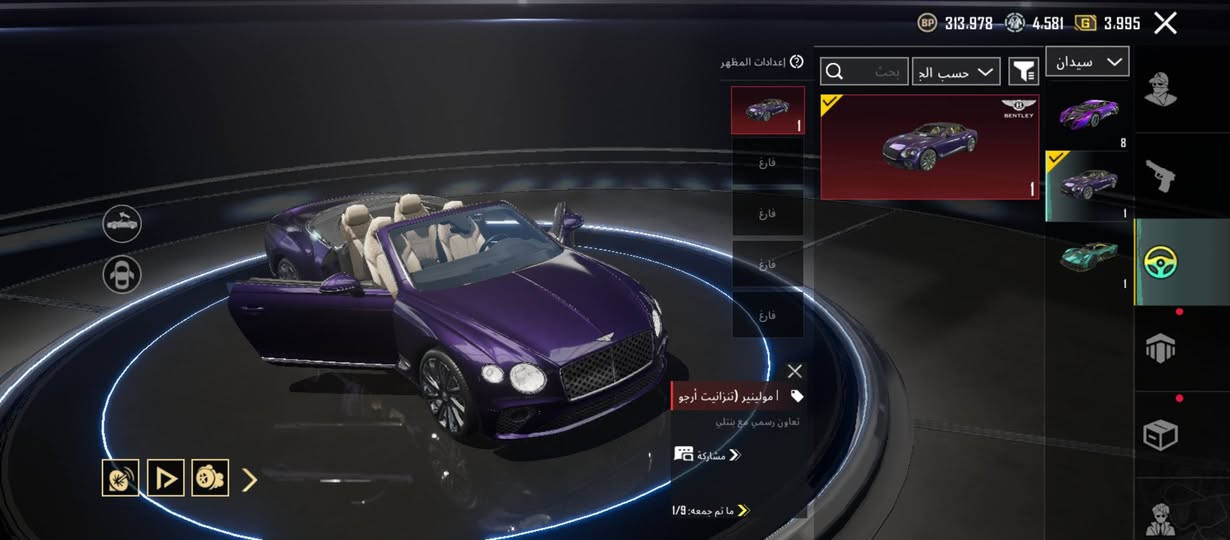Choose the purple supercar with count 8
The height and width of the screenshot is (540, 1230).
(x=1089, y=112)
